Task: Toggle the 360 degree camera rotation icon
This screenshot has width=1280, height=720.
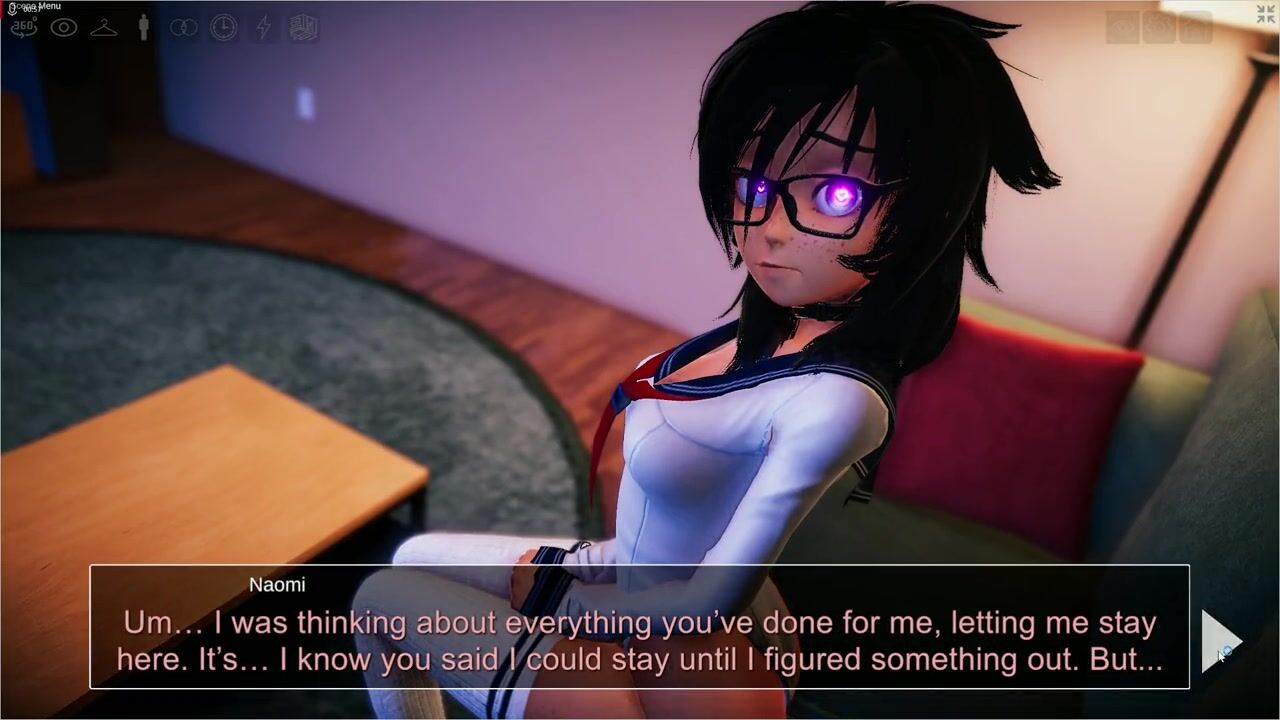Action: [23, 28]
